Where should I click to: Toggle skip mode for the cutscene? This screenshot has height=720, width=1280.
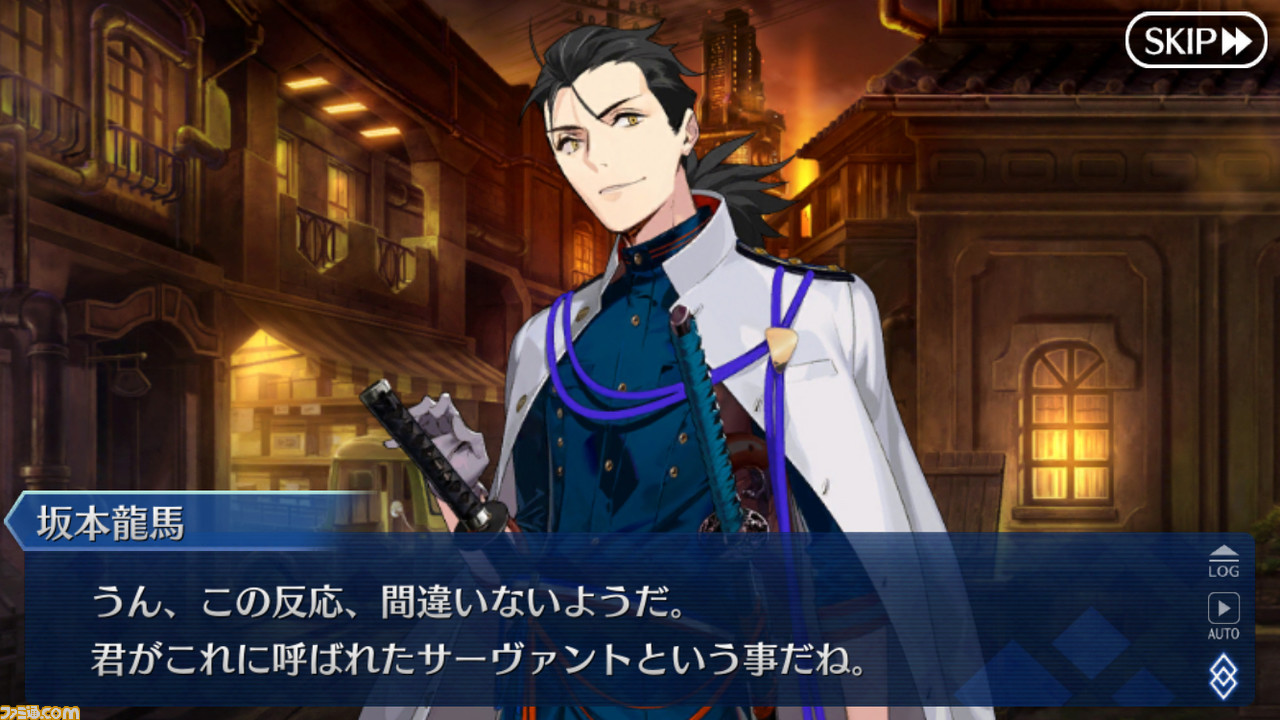1196,41
